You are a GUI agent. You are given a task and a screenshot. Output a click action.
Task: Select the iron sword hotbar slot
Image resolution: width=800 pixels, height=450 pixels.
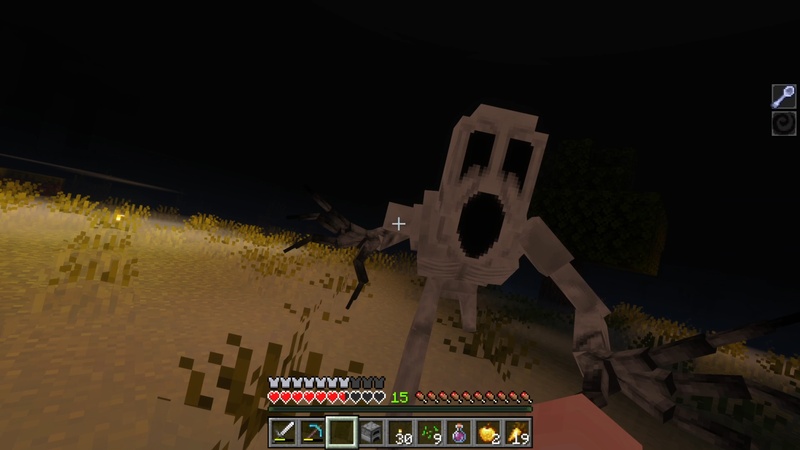point(283,433)
